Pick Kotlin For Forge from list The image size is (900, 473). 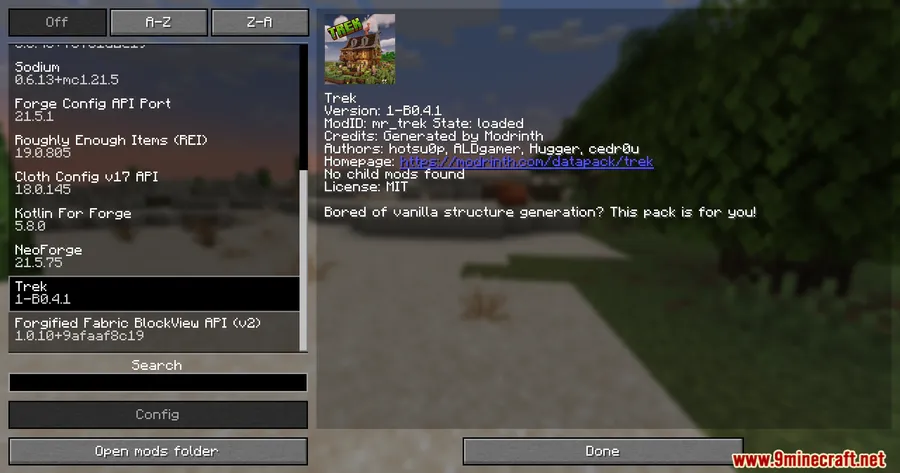[x=150, y=221]
